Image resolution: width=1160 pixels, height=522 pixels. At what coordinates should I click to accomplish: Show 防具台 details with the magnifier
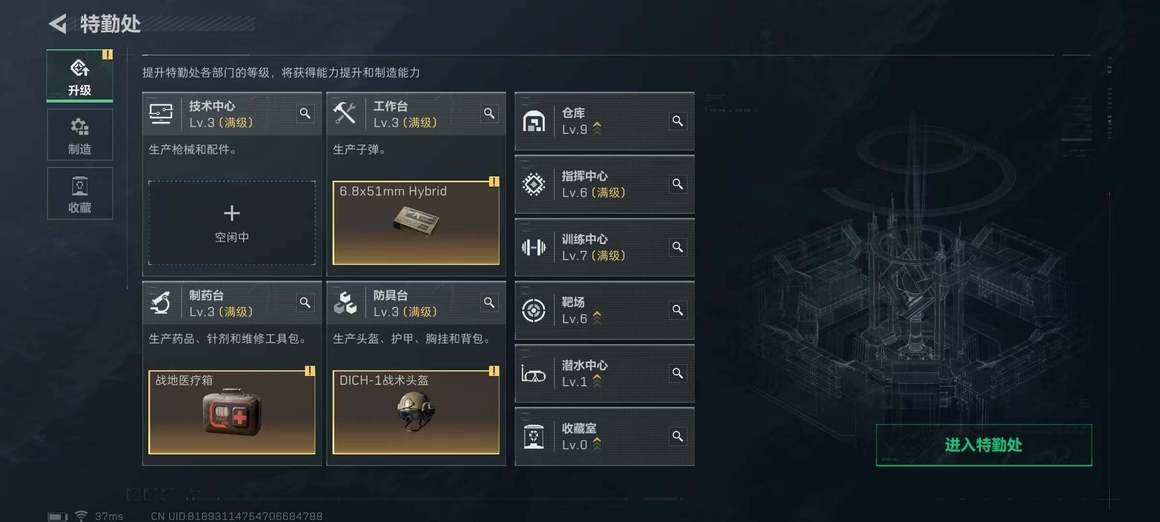[x=489, y=303]
